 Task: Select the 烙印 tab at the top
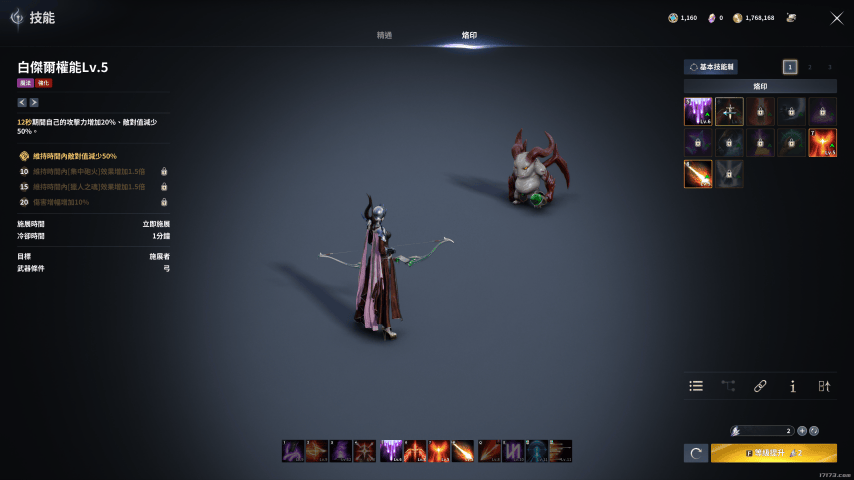pyautogui.click(x=469, y=35)
